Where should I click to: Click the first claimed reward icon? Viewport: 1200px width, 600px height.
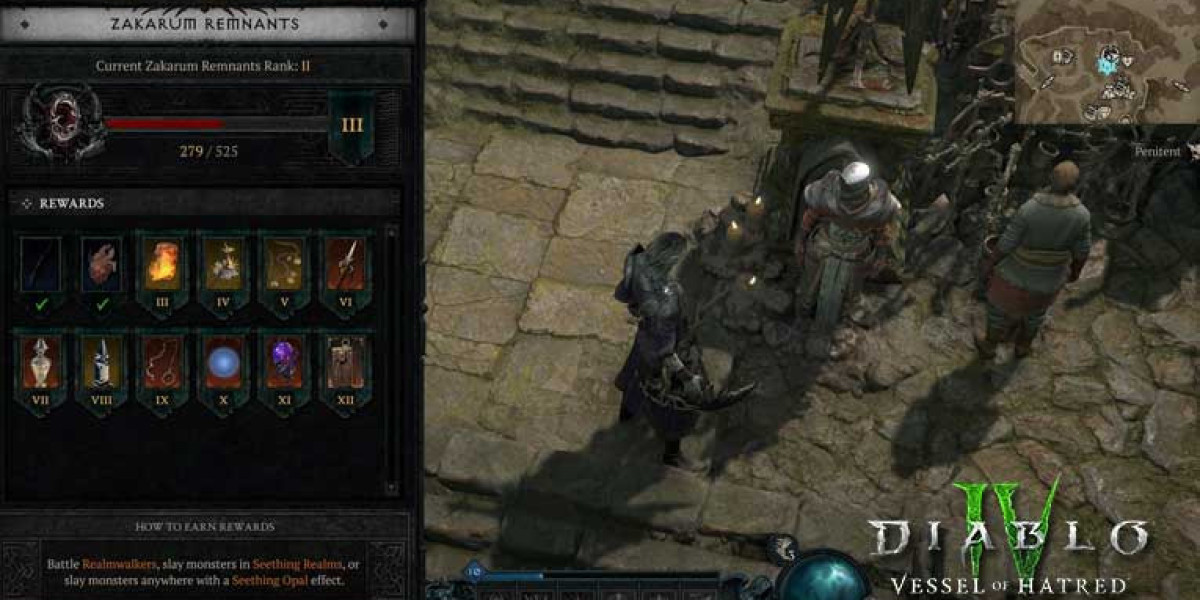tap(41, 266)
